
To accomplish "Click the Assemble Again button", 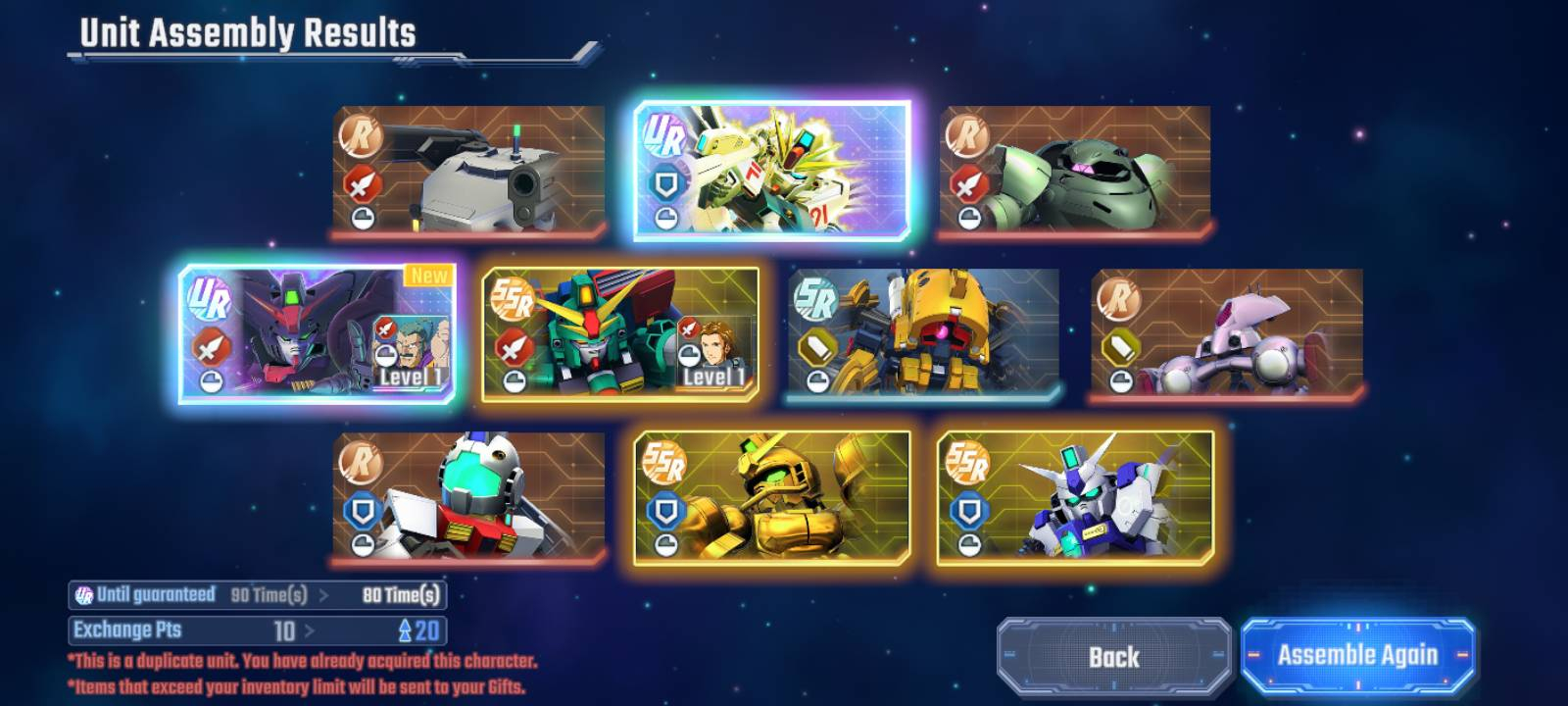I will pos(1357,655).
